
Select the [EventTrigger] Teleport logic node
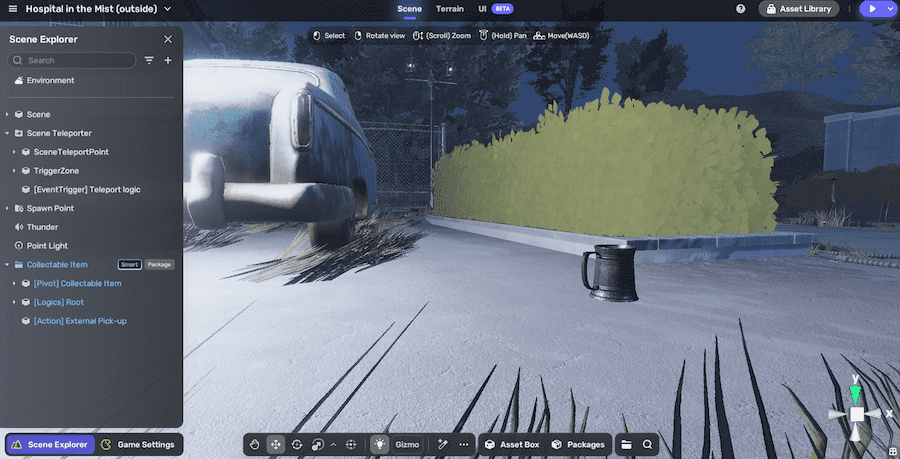pos(80,189)
